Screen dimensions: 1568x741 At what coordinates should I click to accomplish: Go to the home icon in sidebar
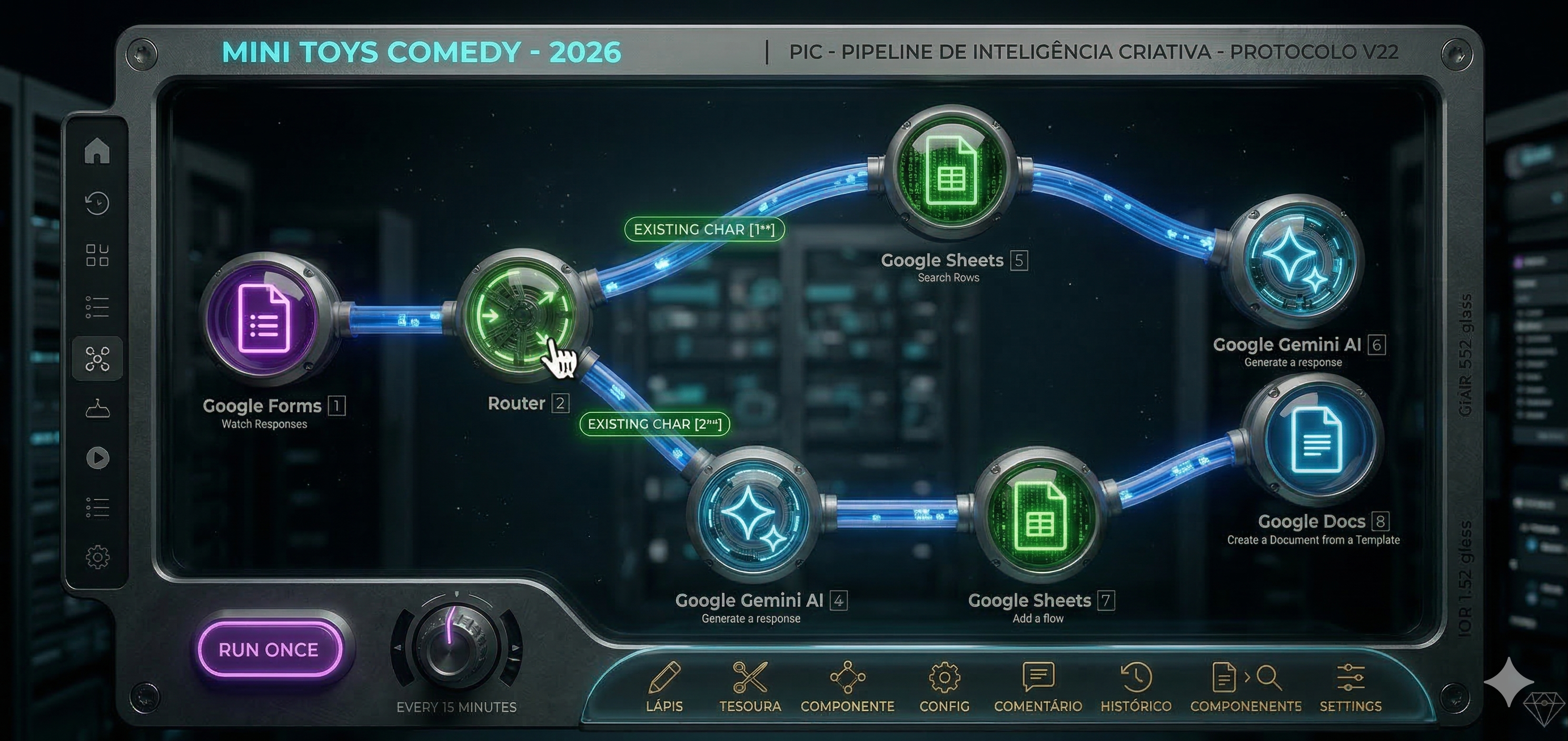click(x=97, y=151)
